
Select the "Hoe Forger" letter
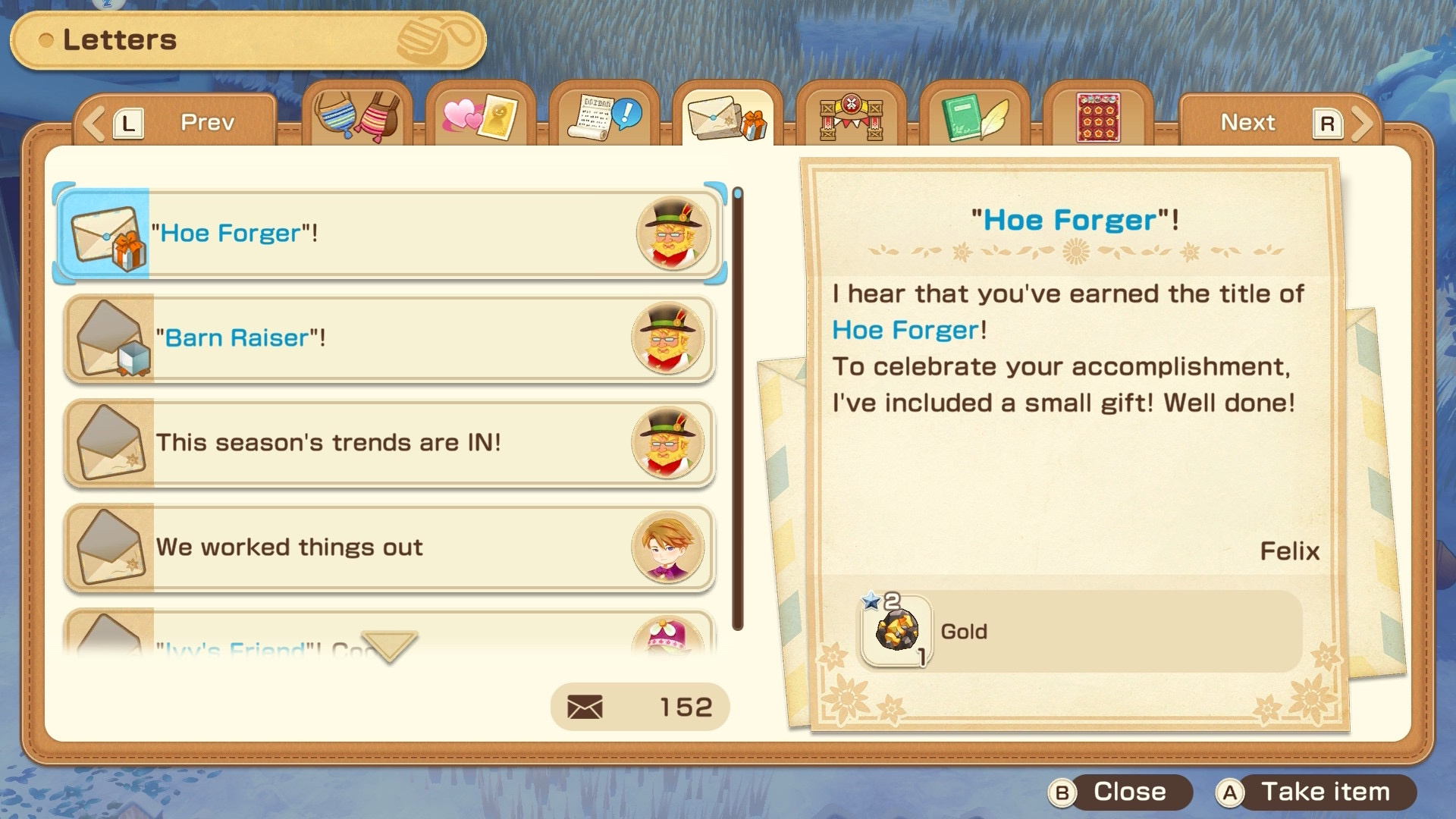388,234
